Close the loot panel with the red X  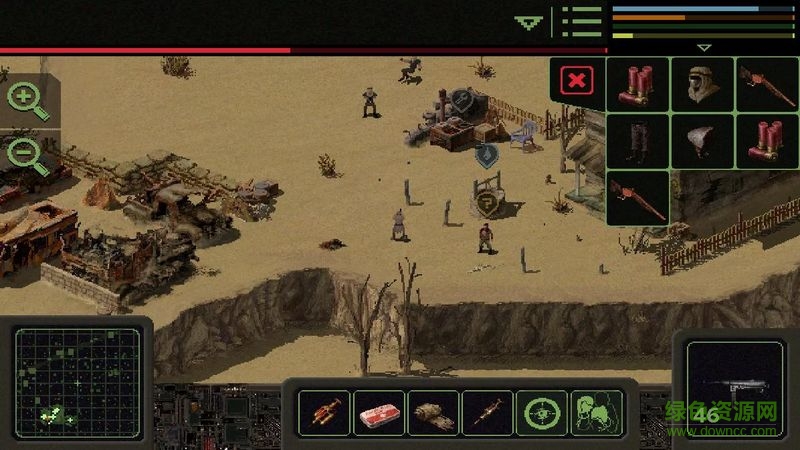click(577, 82)
